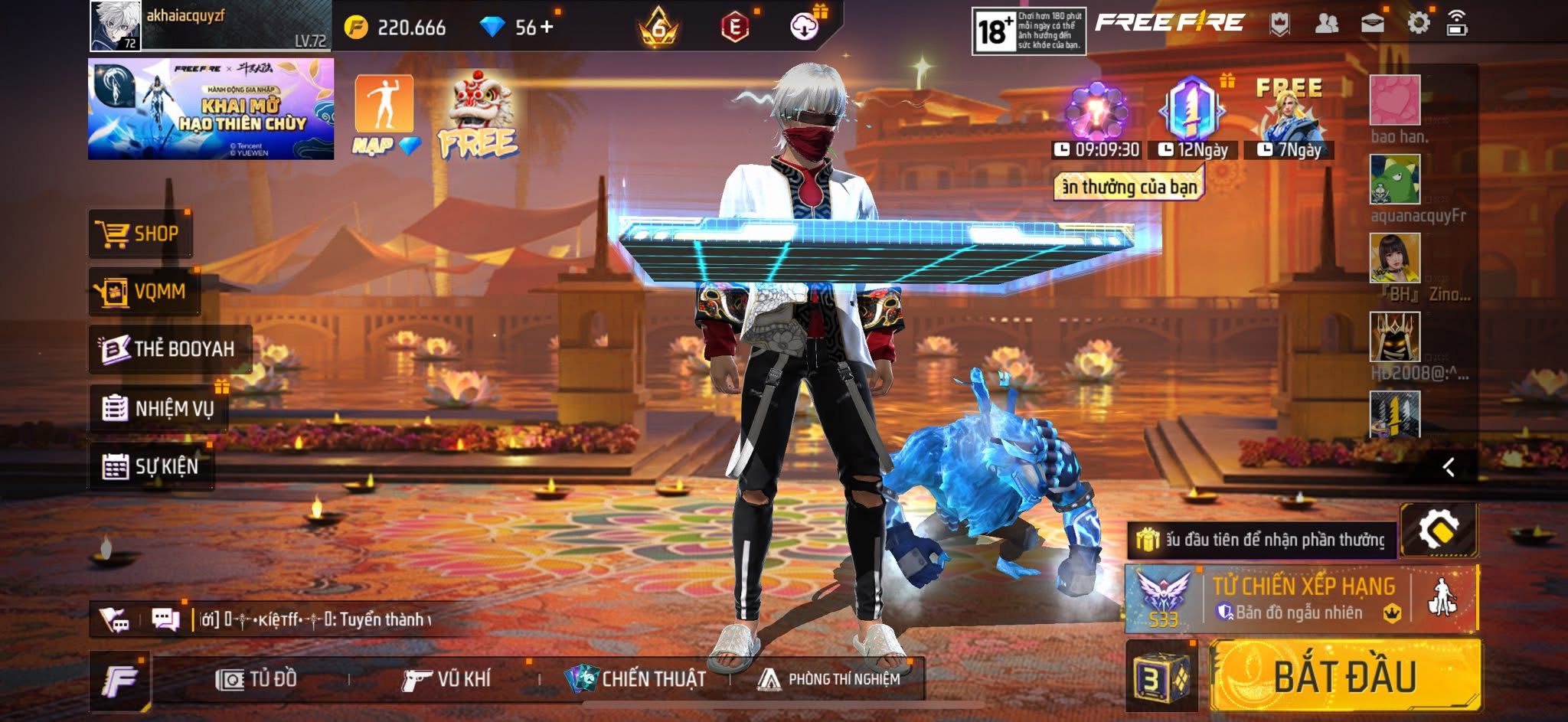1568x722 pixels.
Task: Open the Hạo Thiên Chùy event banner
Action: (211, 109)
